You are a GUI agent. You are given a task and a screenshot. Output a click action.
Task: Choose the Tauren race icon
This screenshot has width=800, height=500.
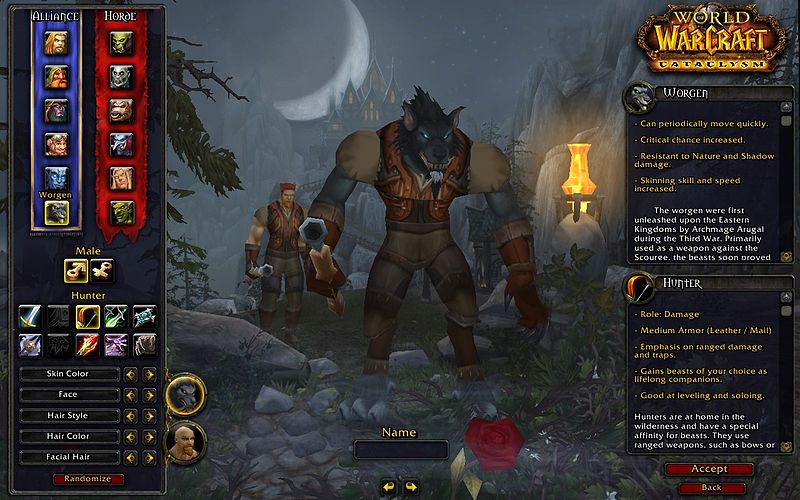pos(121,110)
